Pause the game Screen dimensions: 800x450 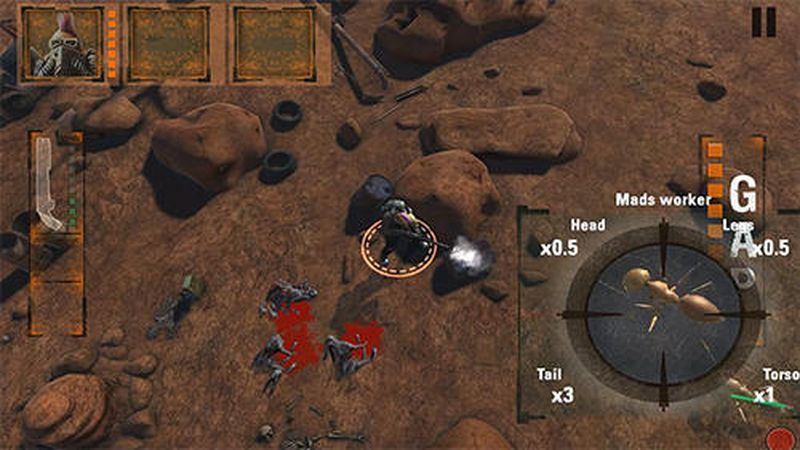coord(764,22)
